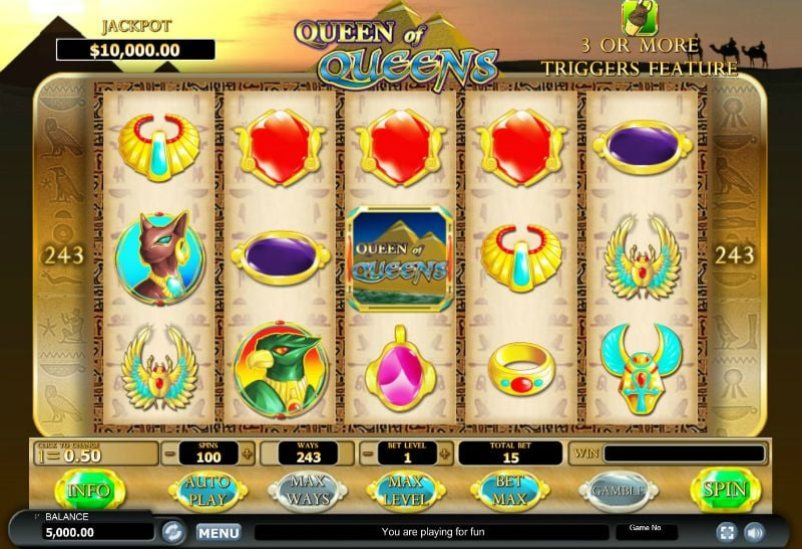This screenshot has width=802, height=549.
Task: Increase the number of auto spins
Action: pyautogui.click(x=247, y=454)
